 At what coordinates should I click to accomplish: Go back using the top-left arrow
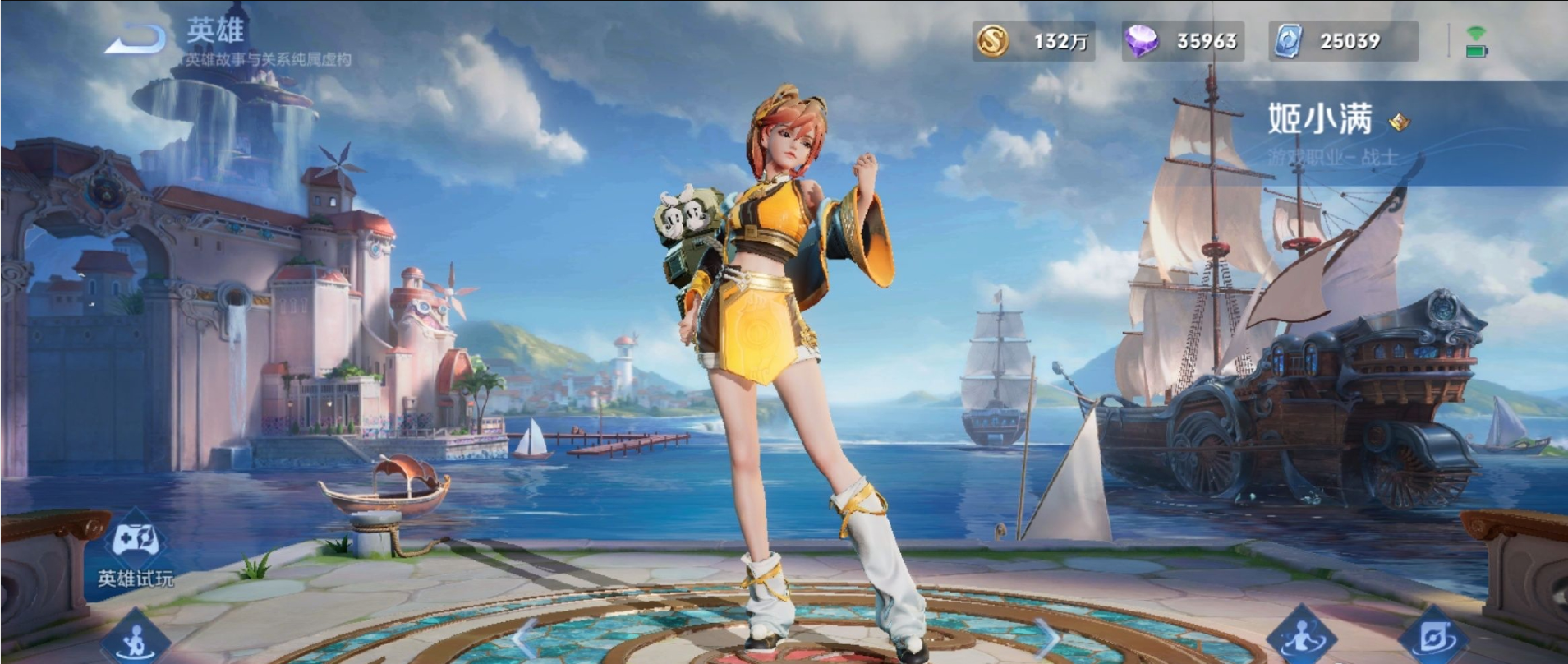point(136,38)
